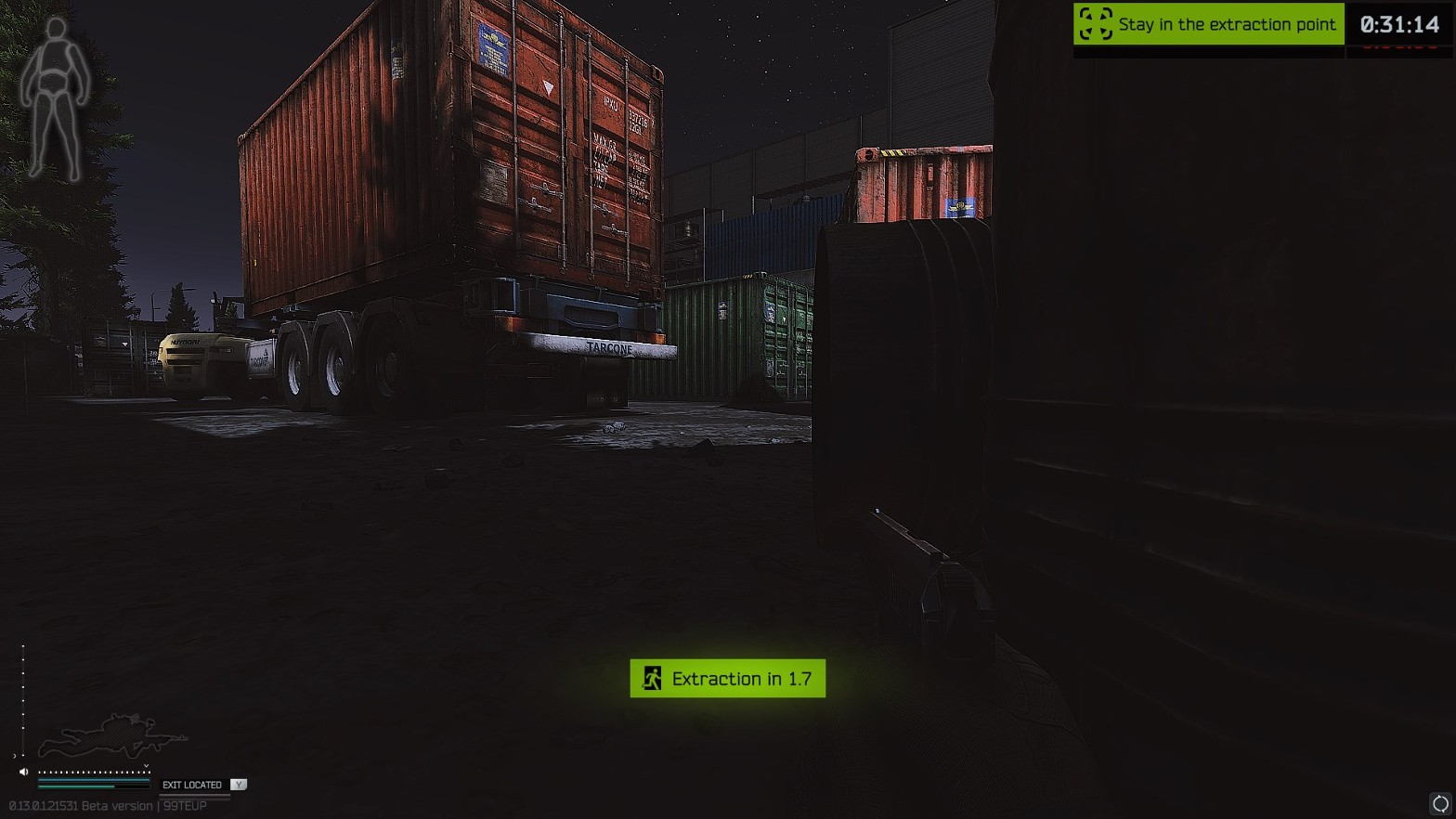Click the 99TEUP version text link

(x=185, y=805)
